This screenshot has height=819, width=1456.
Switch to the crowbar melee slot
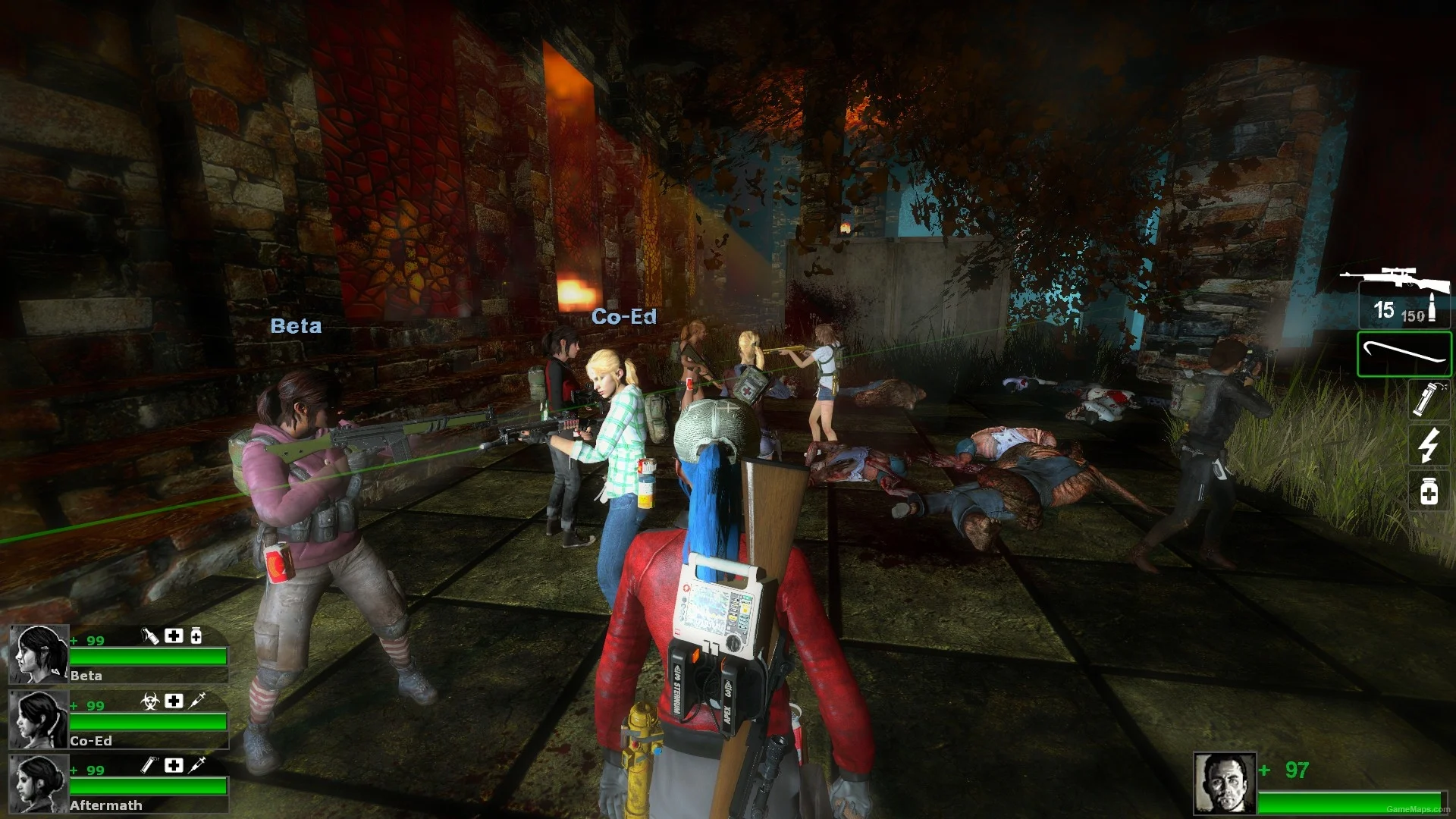(1404, 354)
